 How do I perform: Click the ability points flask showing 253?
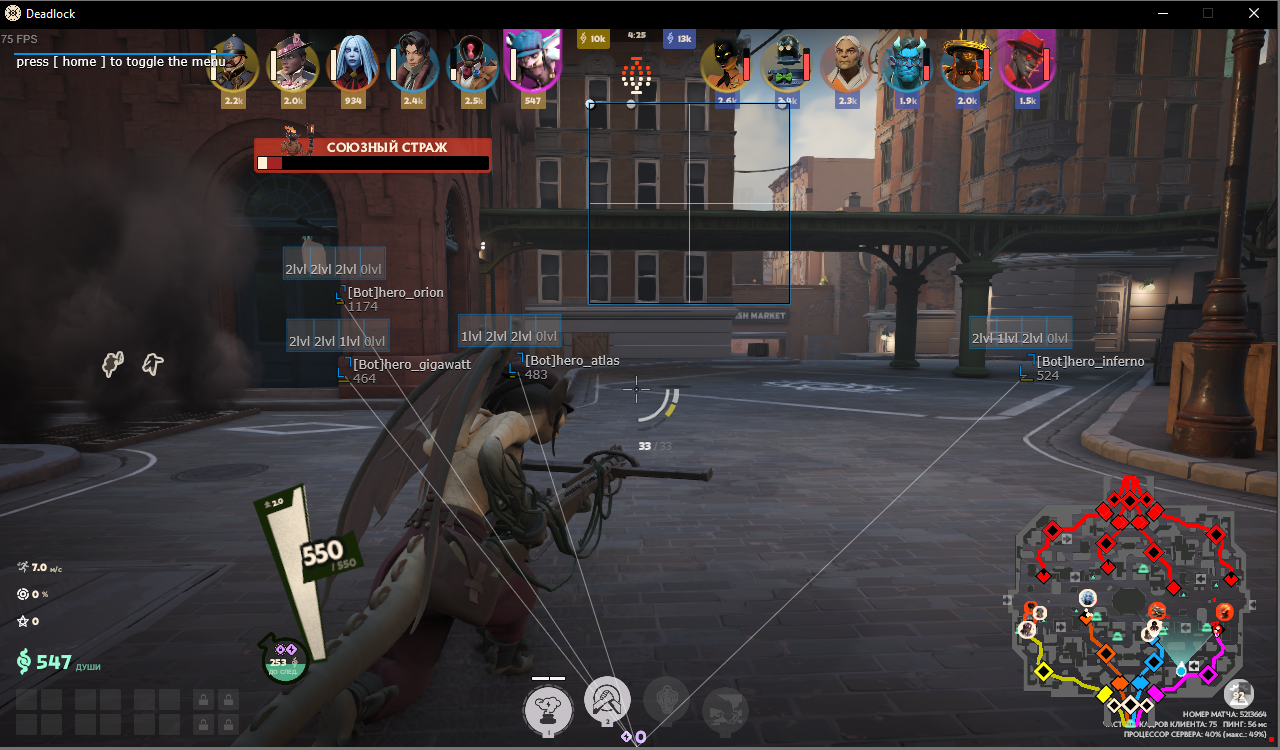click(x=285, y=661)
